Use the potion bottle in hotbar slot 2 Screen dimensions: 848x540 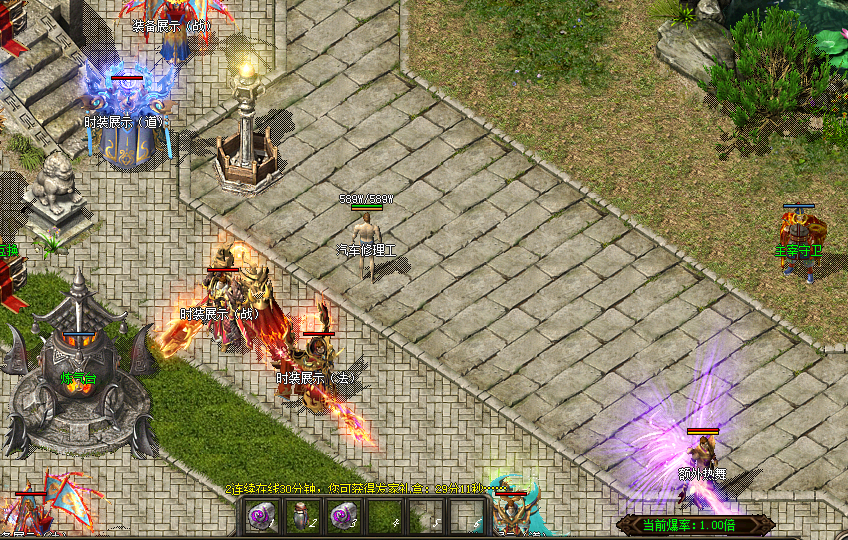pos(300,516)
